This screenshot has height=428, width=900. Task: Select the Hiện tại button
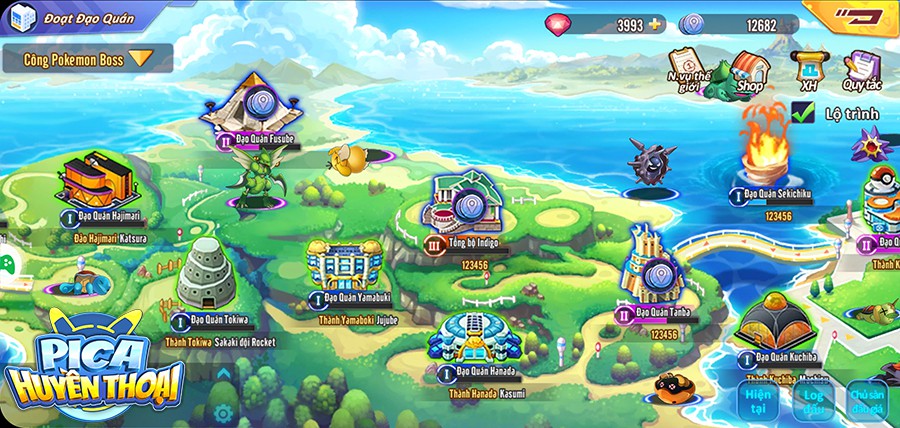pyautogui.click(x=758, y=399)
